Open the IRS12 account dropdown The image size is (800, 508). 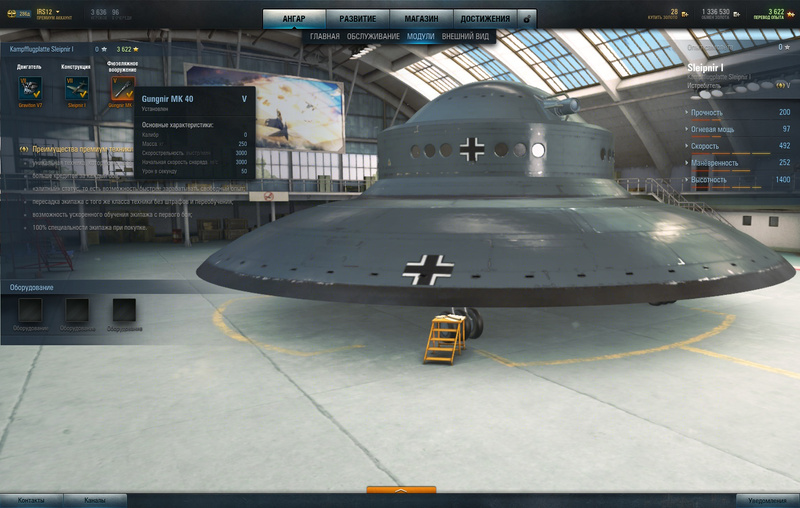(x=48, y=13)
